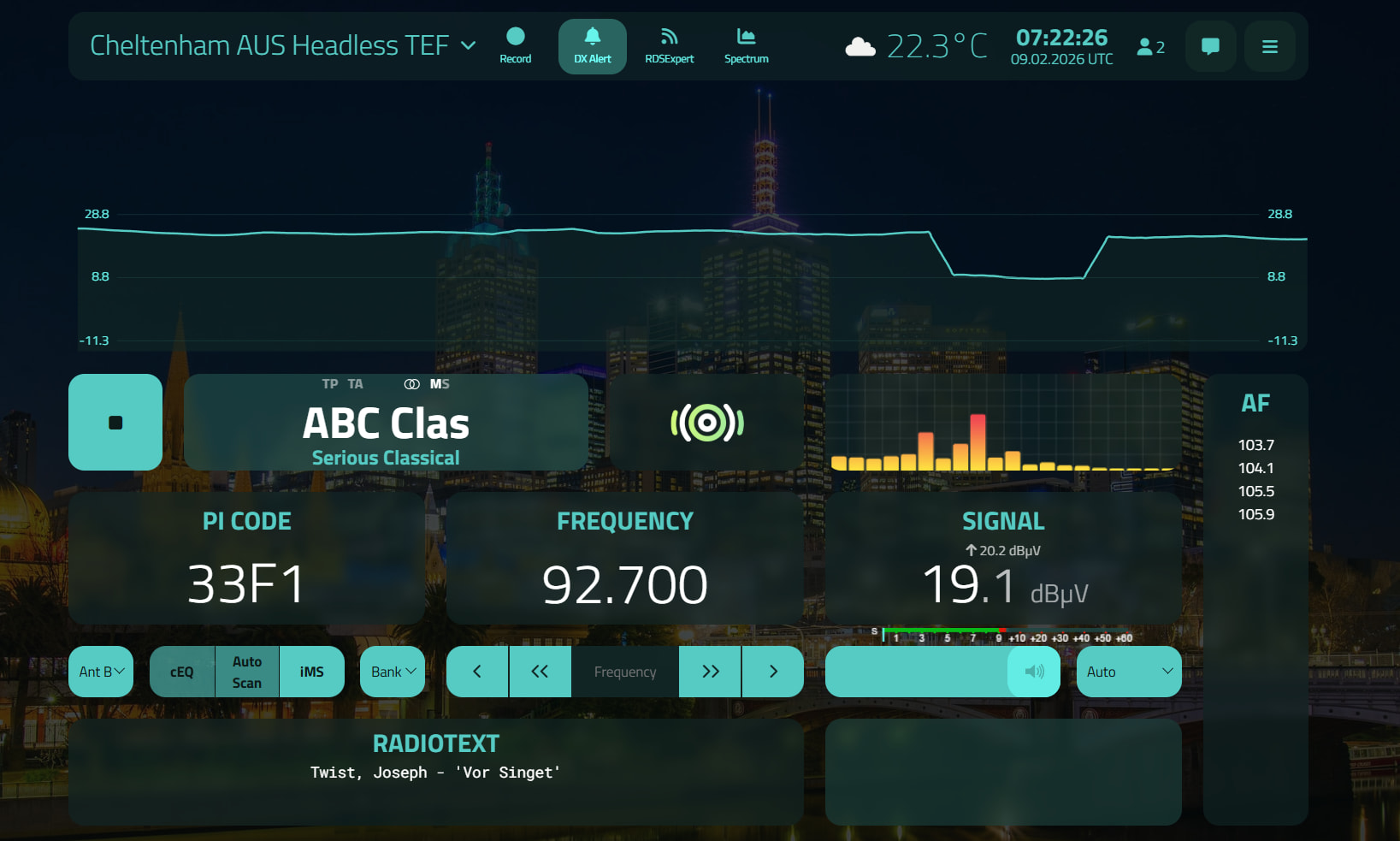Open the hamburger menu
1400x841 pixels.
[1270, 46]
